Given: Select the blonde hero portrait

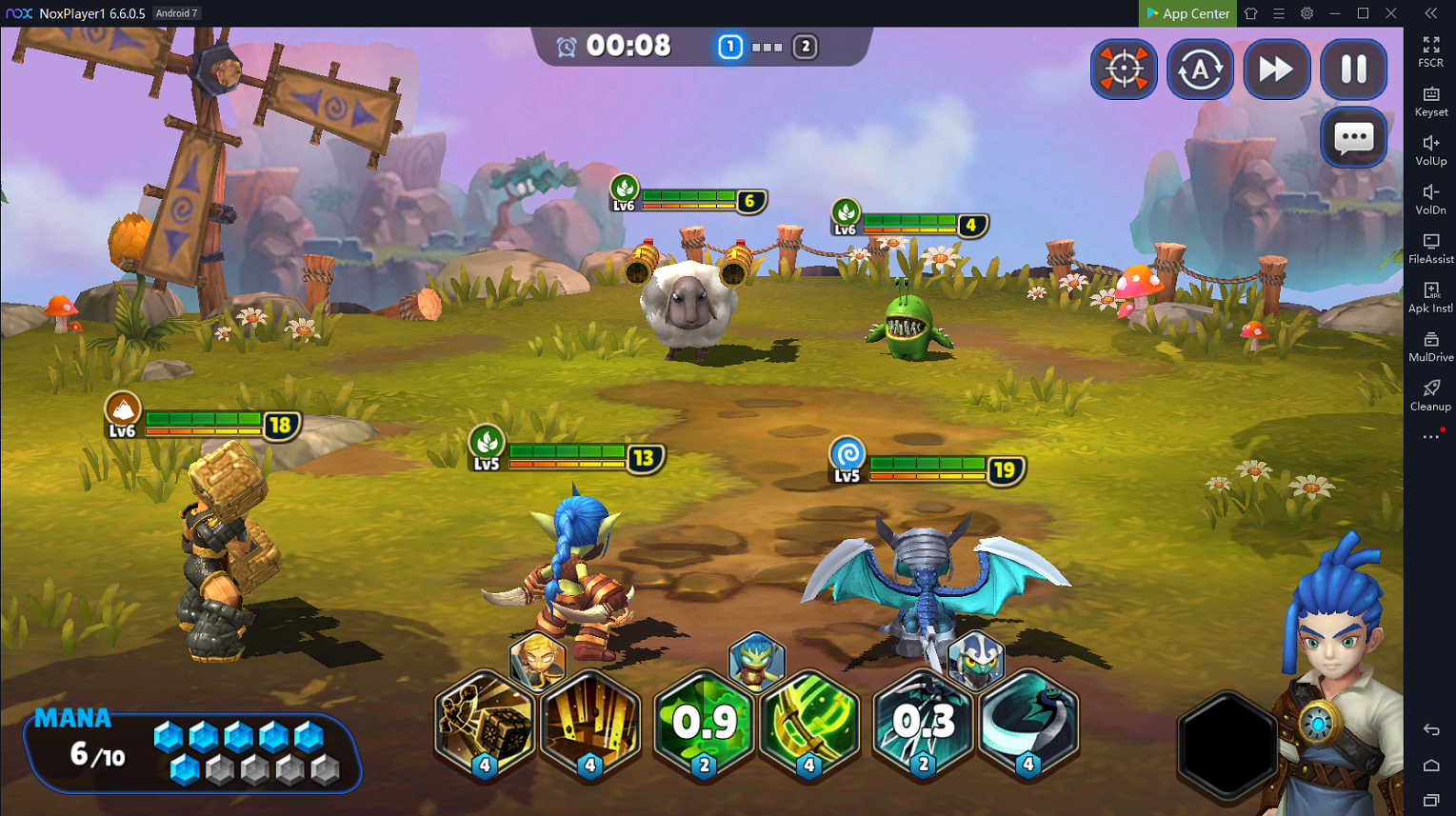Looking at the screenshot, I should (x=538, y=659).
